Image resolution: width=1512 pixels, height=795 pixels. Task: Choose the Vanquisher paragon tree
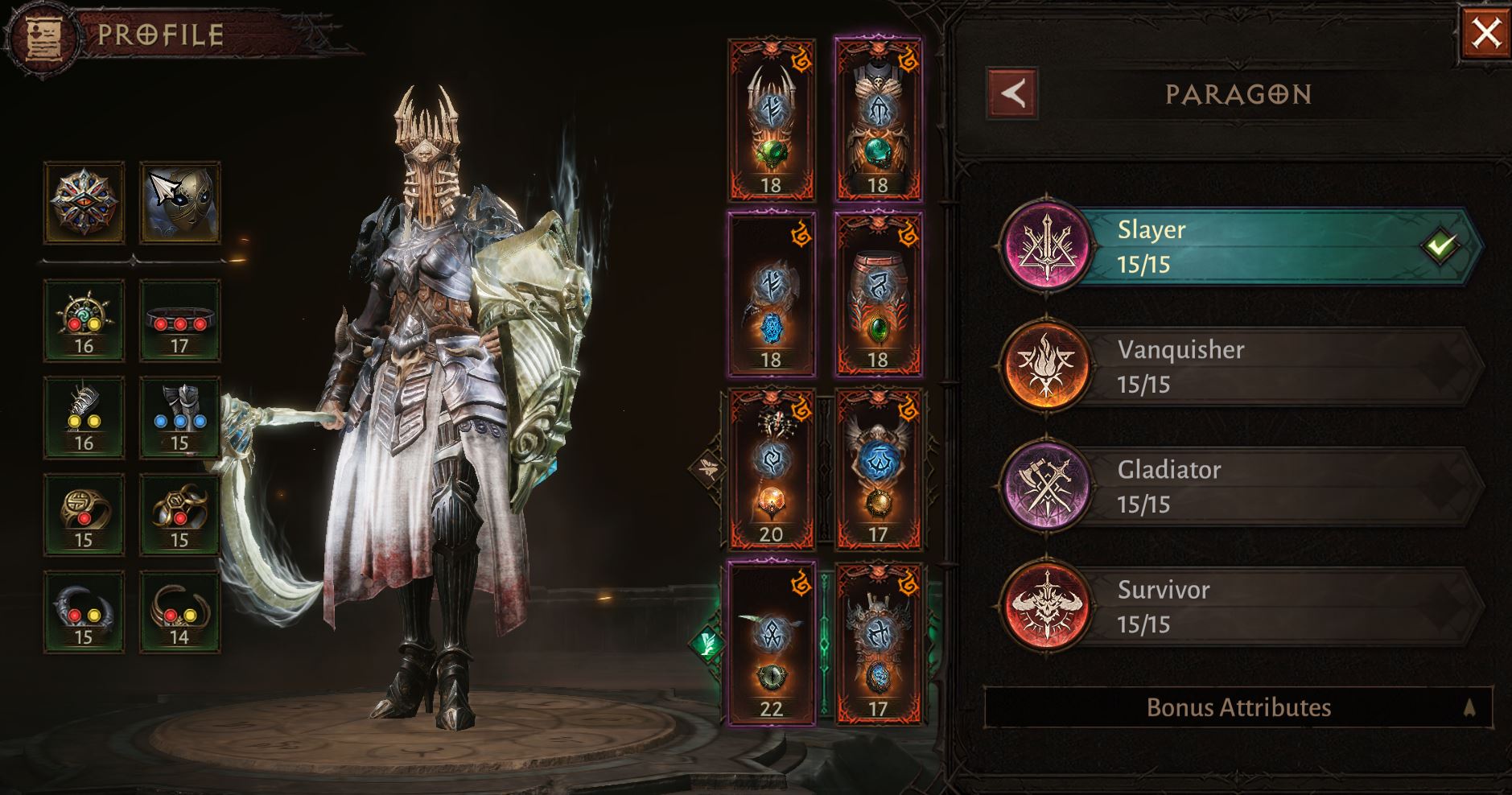pos(1239,366)
